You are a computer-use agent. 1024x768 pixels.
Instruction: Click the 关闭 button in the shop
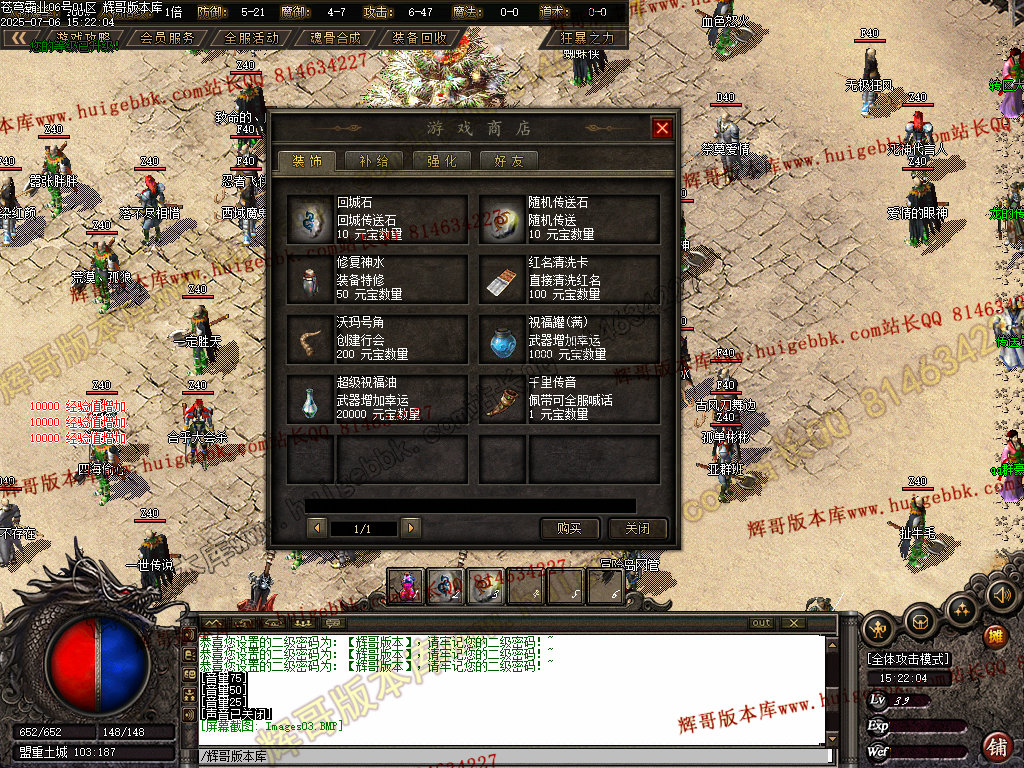click(638, 528)
